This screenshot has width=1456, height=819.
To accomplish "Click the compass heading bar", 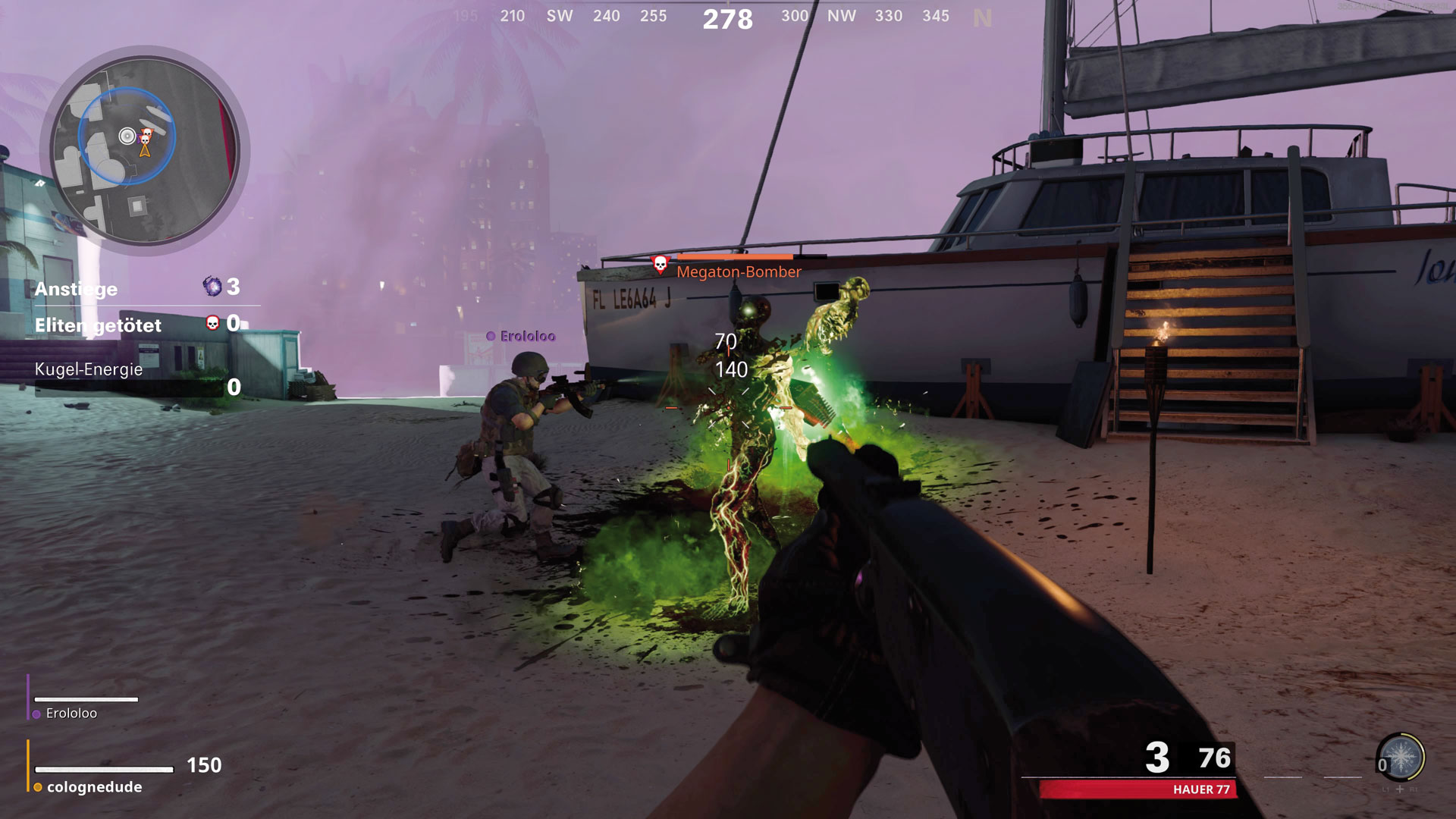I will 726,17.
